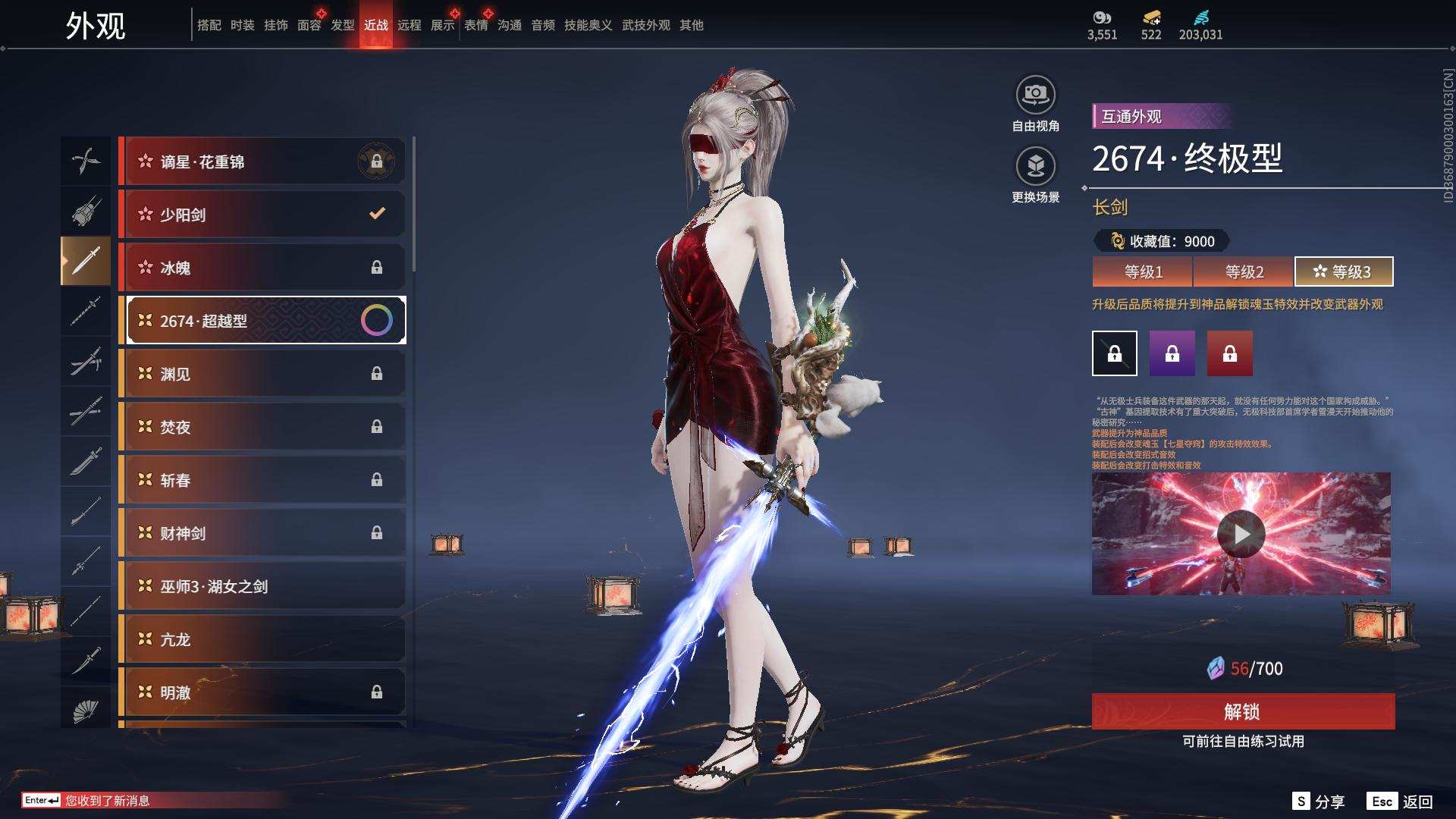Select the purple locked color variant

[1172, 353]
